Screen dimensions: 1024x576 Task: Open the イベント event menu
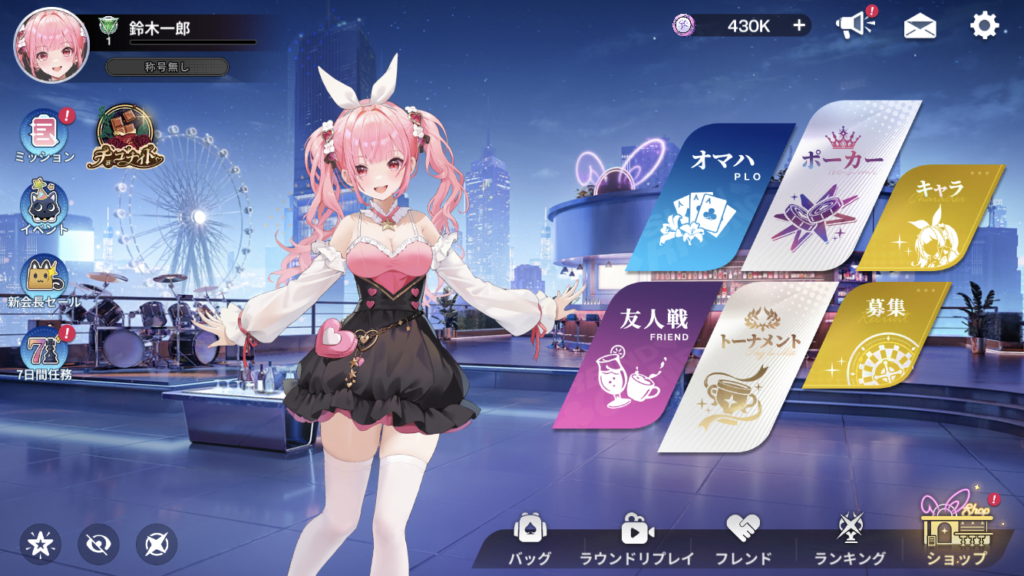click(45, 208)
